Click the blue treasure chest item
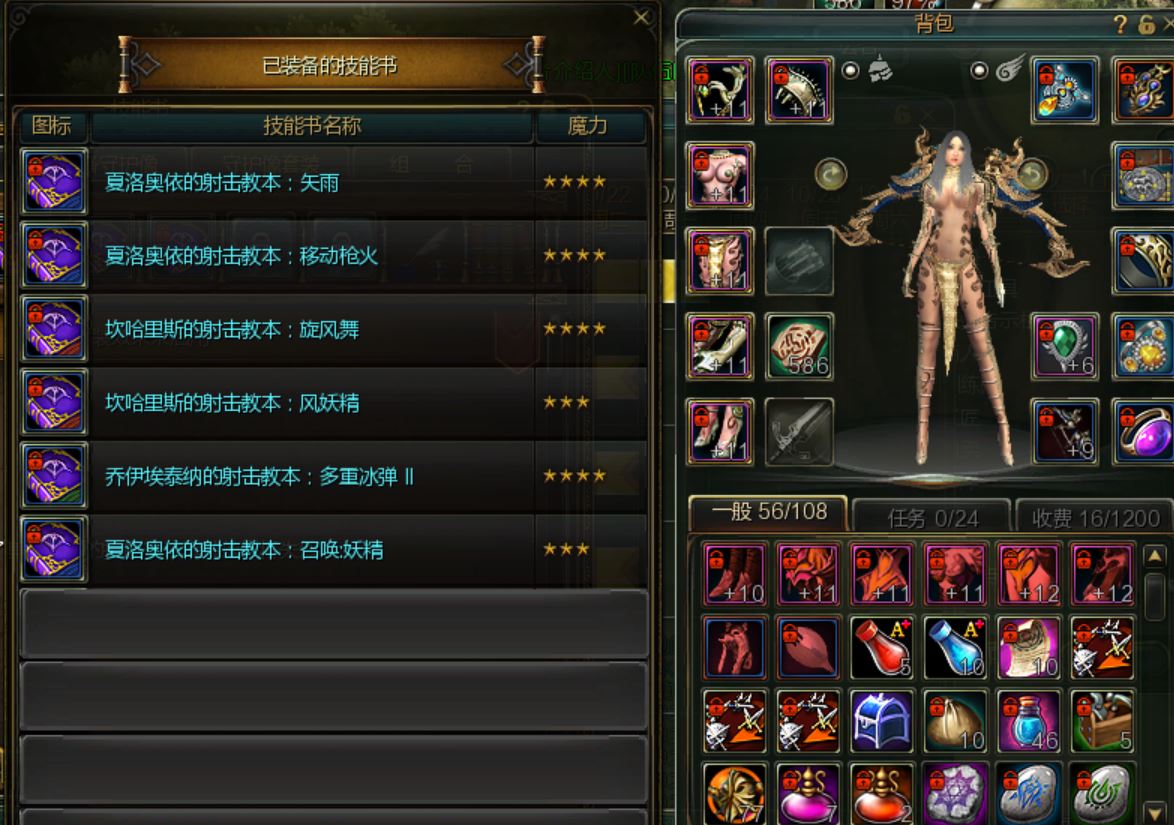 (x=882, y=721)
